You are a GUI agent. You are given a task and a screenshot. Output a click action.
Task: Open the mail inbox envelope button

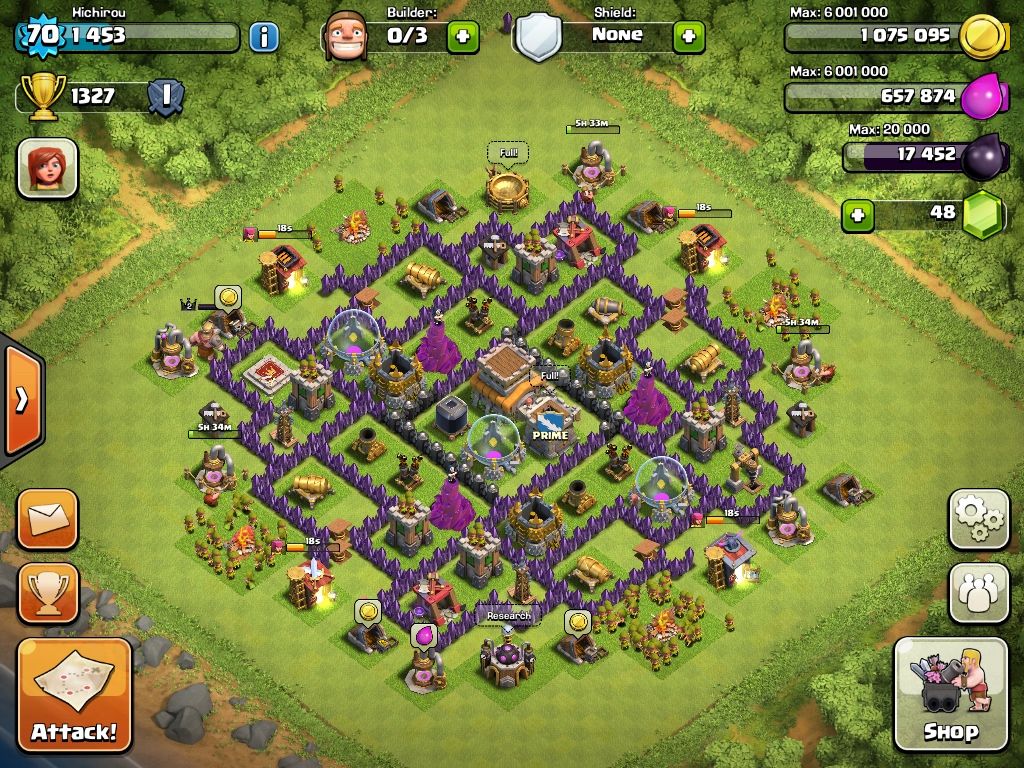click(47, 519)
